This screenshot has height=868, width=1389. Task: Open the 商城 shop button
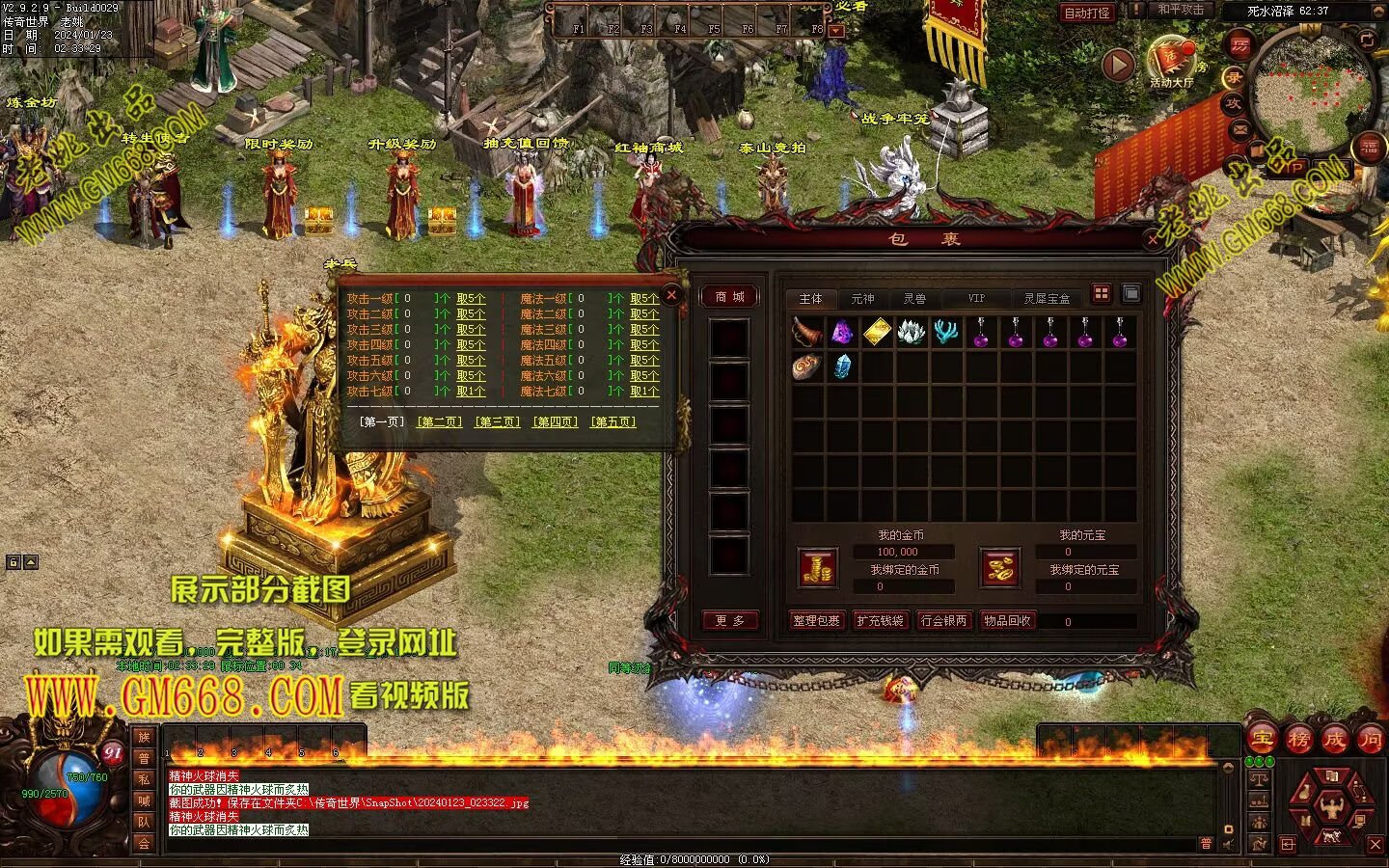729,297
